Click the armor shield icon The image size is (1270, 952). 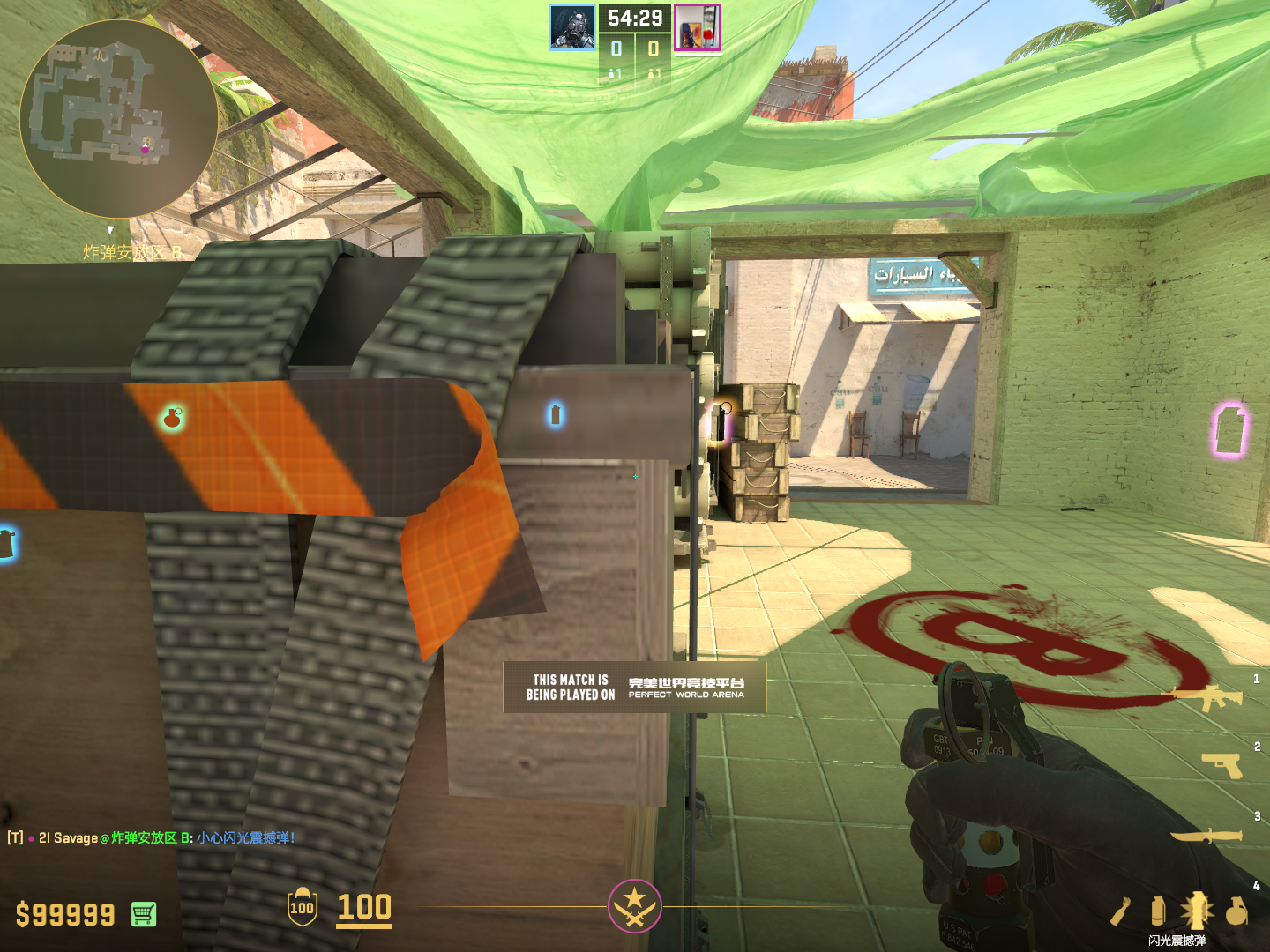click(x=302, y=906)
